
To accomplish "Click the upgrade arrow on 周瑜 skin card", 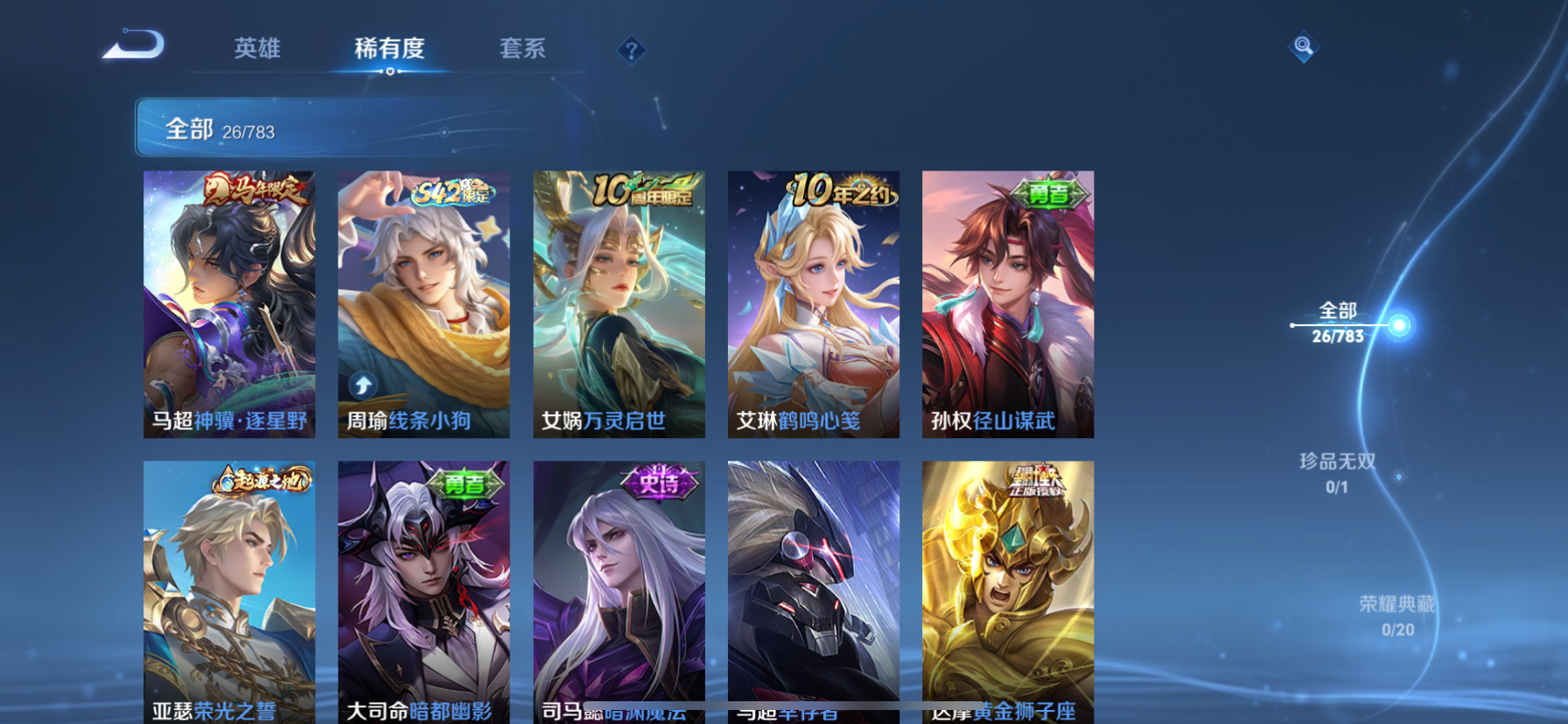I will 362,383.
